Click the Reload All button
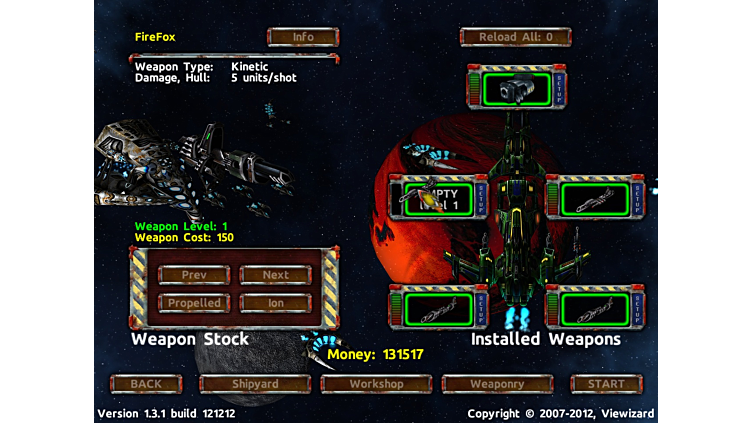Image resolution: width=752 pixels, height=423 pixels. [x=515, y=37]
